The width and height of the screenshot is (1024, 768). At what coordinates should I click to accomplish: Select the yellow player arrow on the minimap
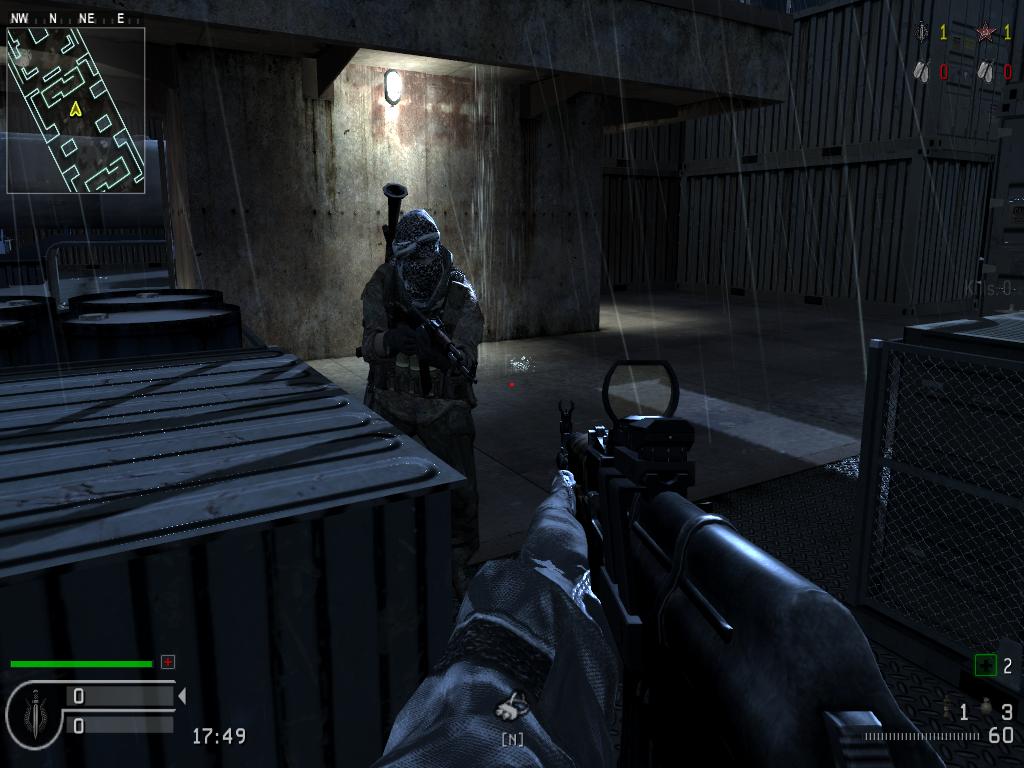pos(75,110)
